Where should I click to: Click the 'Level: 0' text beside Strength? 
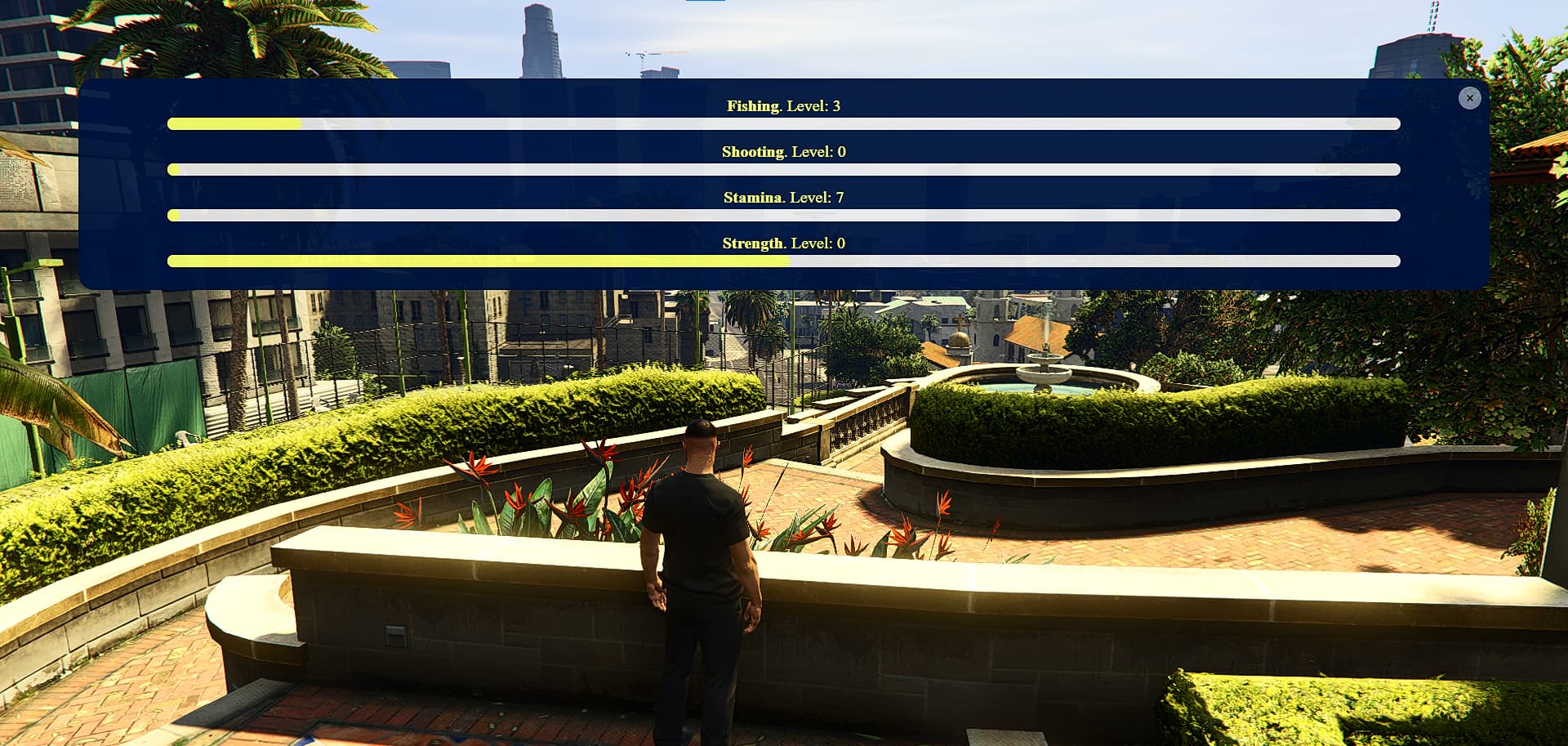click(x=817, y=243)
